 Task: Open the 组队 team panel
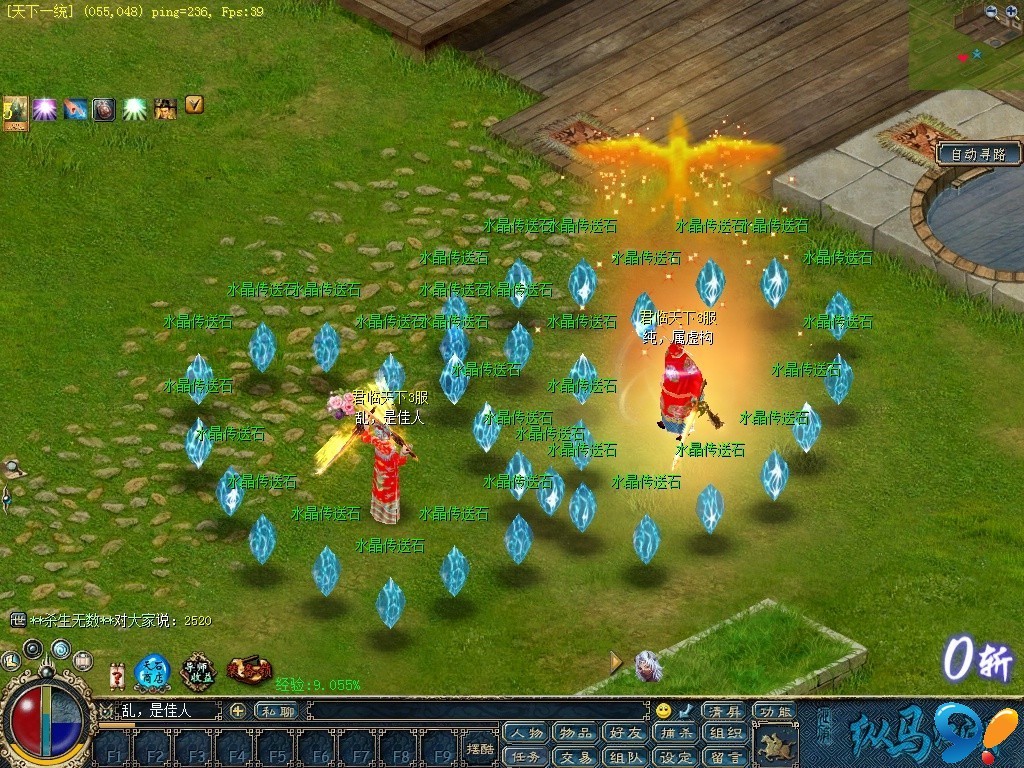(625, 757)
